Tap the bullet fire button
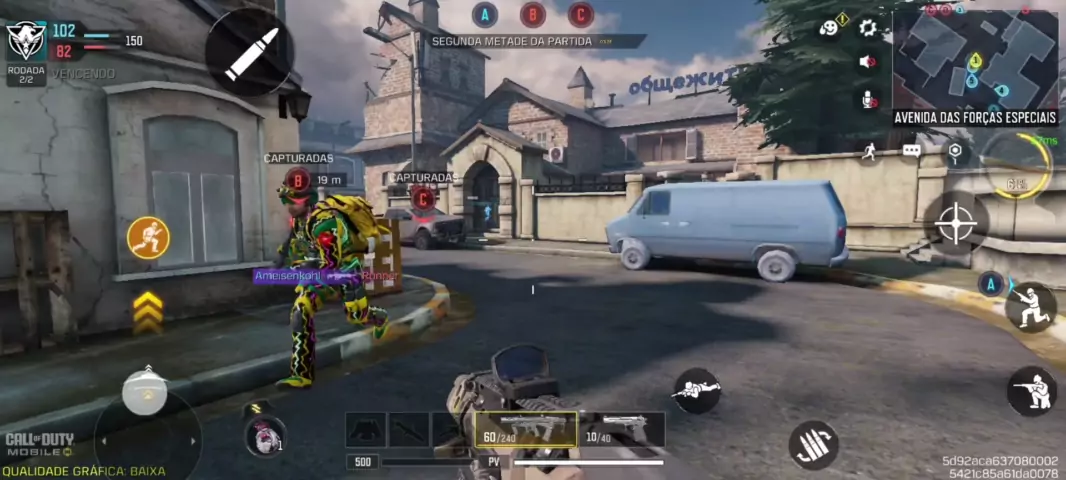 [x=249, y=54]
